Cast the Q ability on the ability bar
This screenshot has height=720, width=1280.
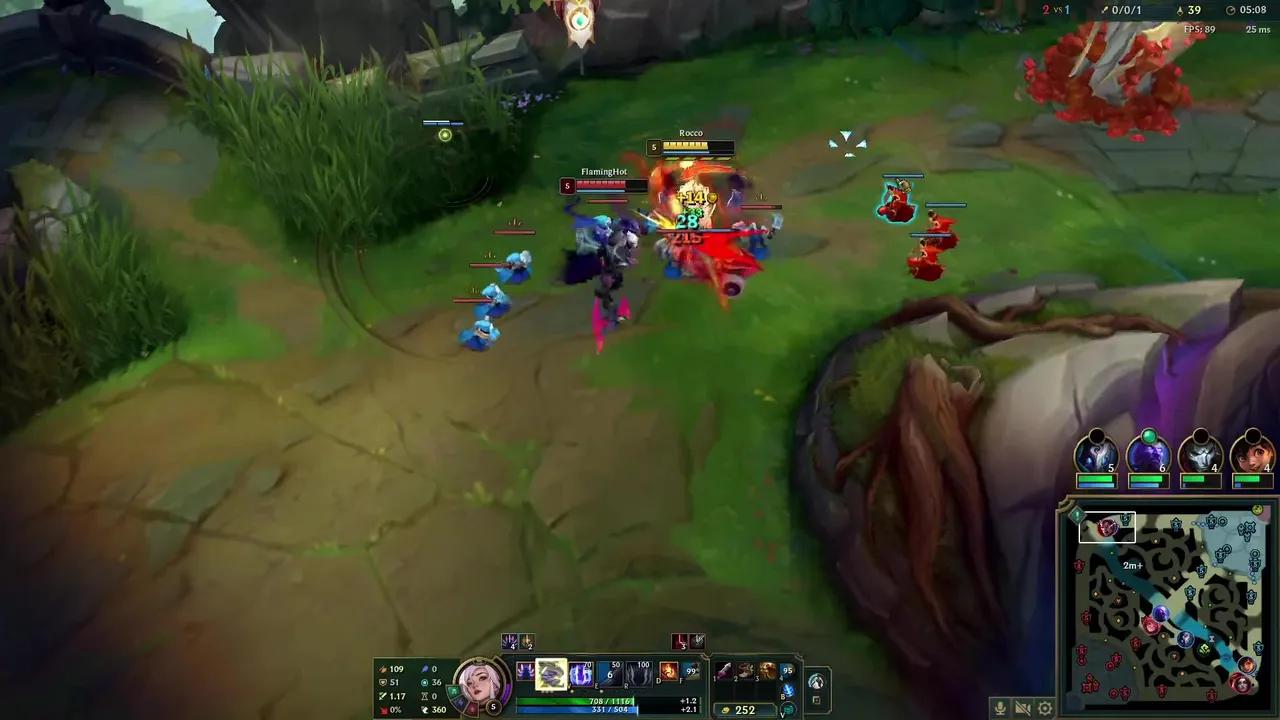point(524,673)
